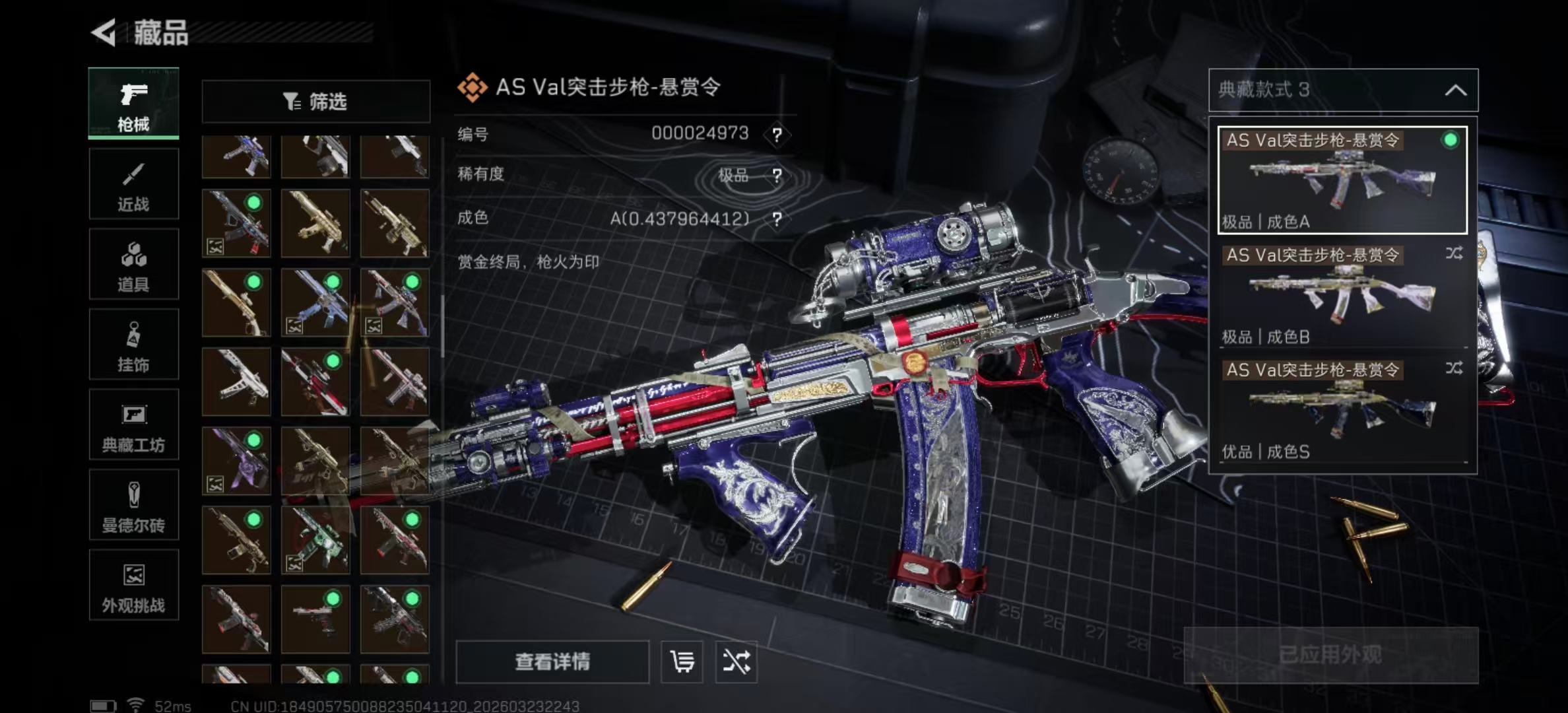Open the 近战 melee category
The image size is (1568, 713).
(x=133, y=184)
